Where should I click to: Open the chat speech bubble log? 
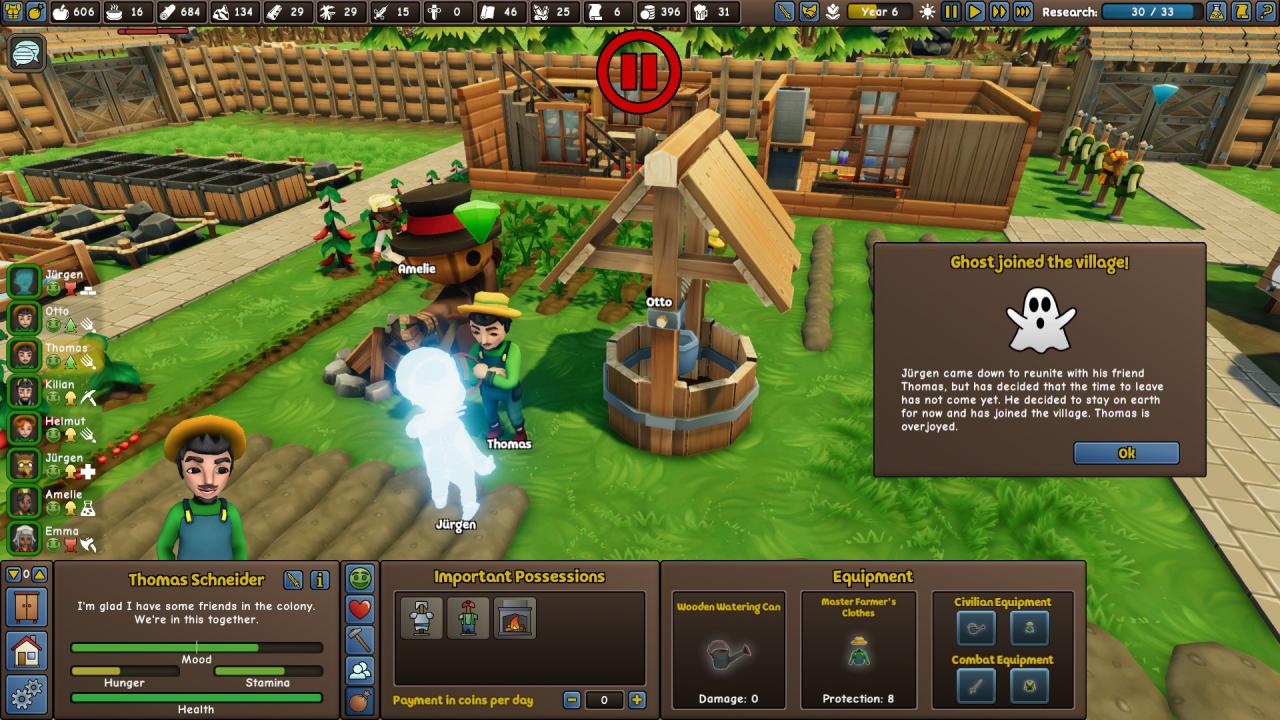pyautogui.click(x=26, y=53)
